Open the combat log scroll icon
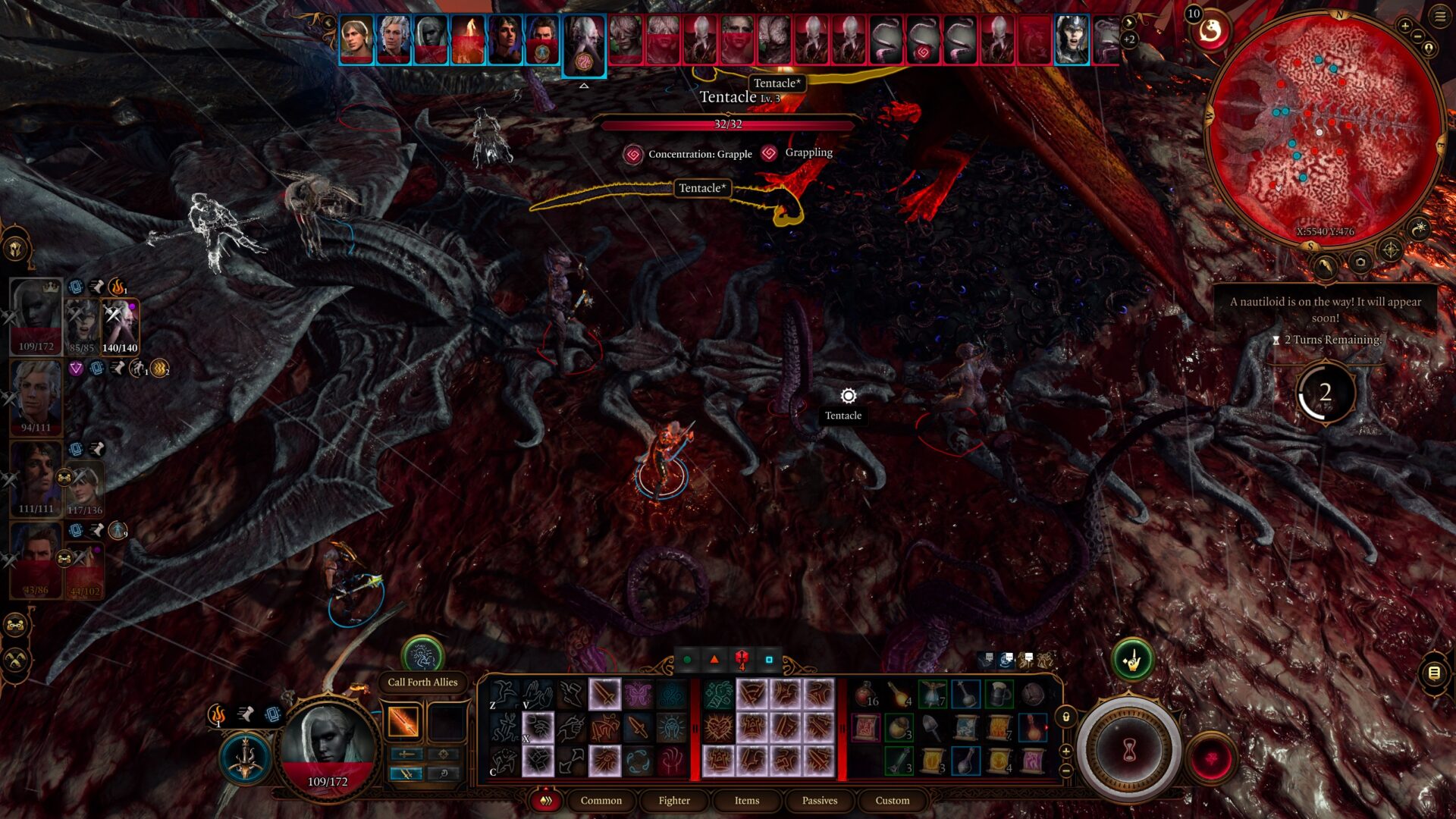This screenshot has height=819, width=1456. click(x=1433, y=673)
